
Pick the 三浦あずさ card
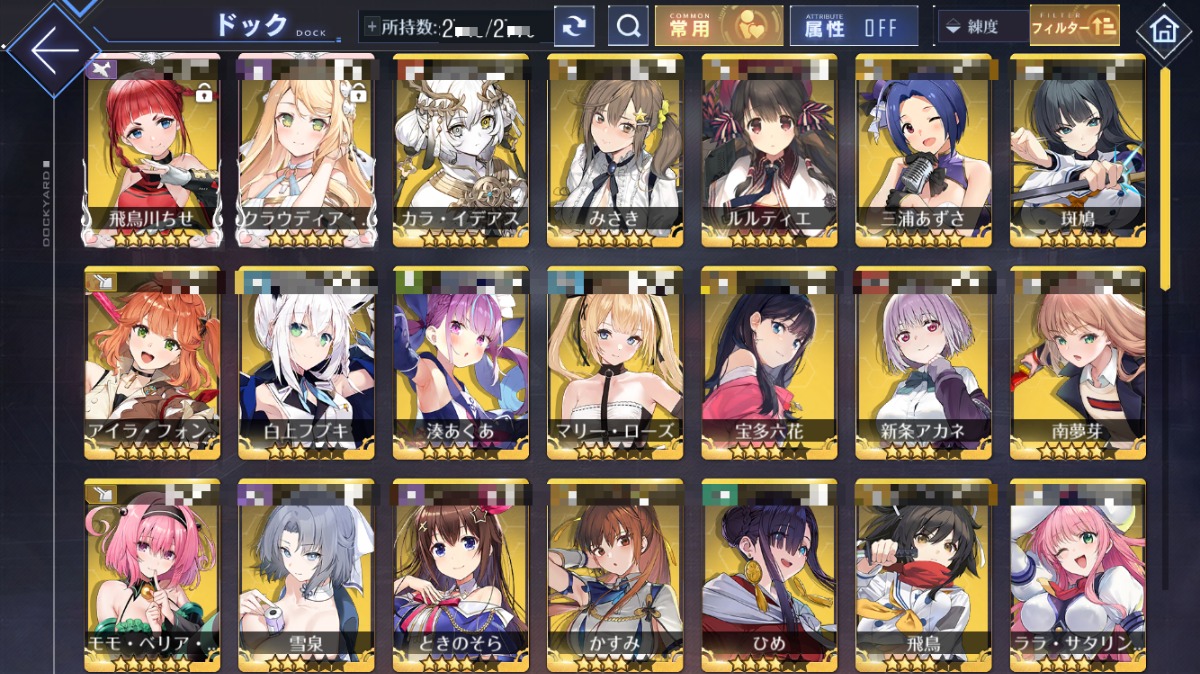coord(923,150)
